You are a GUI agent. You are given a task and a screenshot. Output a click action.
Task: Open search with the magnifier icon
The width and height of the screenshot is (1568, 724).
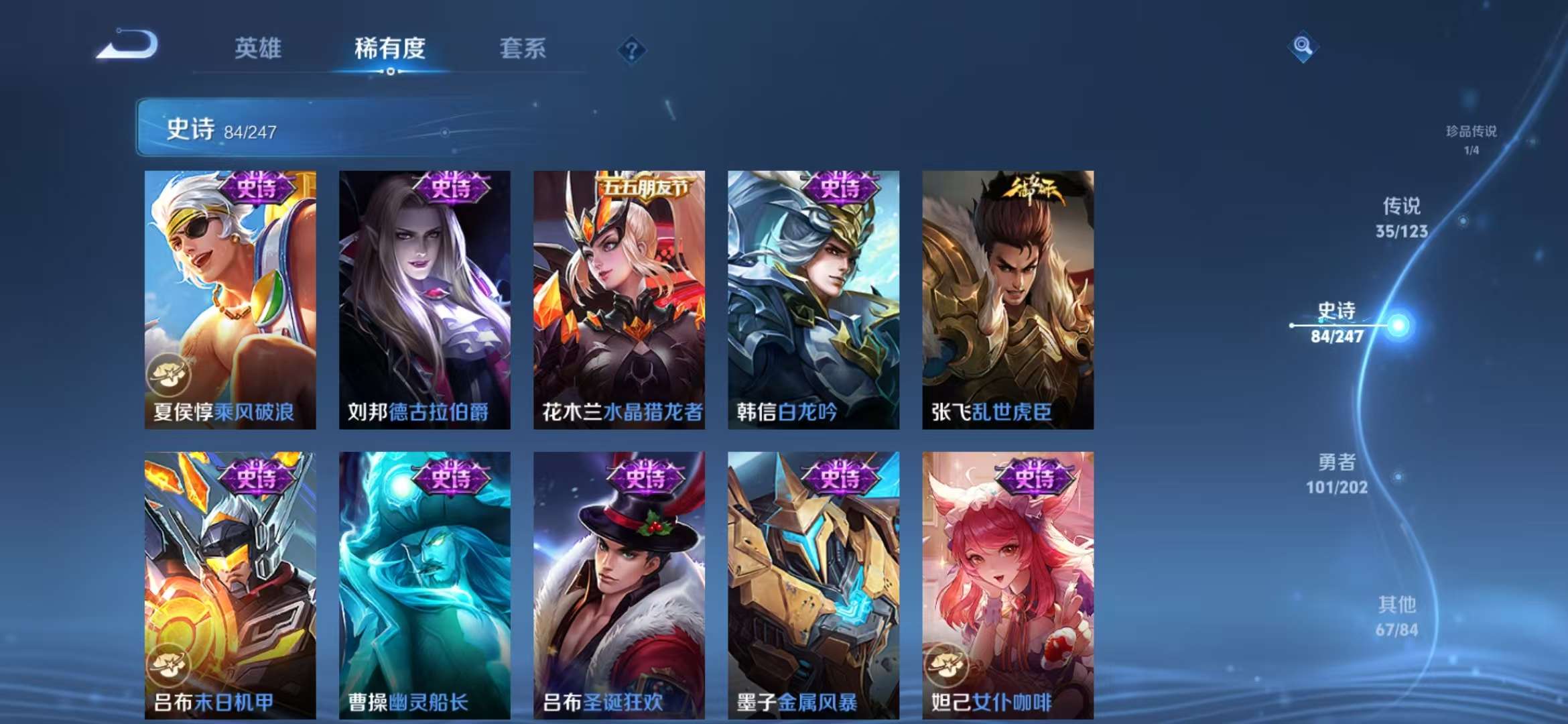coord(1303,44)
